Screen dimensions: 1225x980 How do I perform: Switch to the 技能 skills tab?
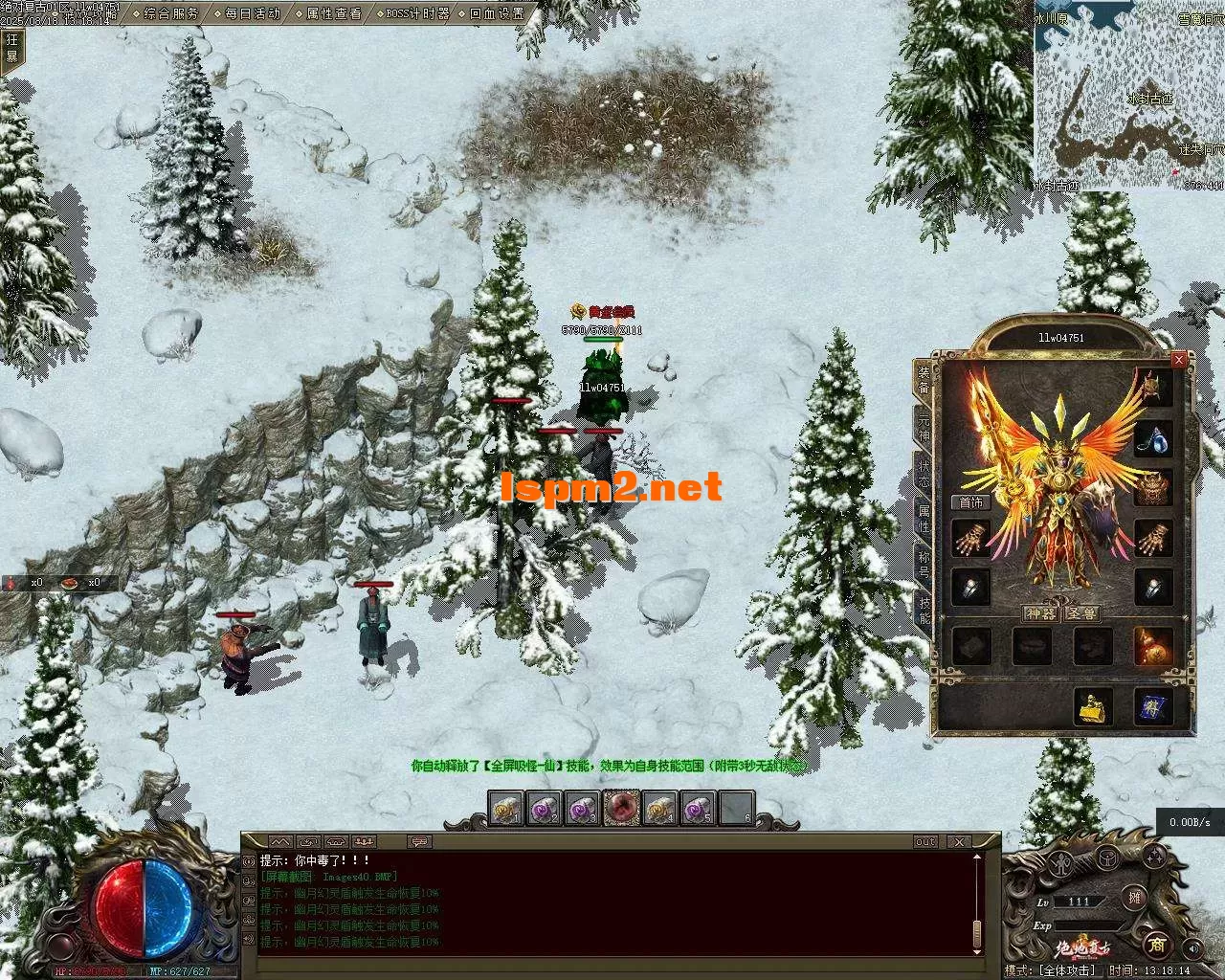pyautogui.click(x=924, y=610)
